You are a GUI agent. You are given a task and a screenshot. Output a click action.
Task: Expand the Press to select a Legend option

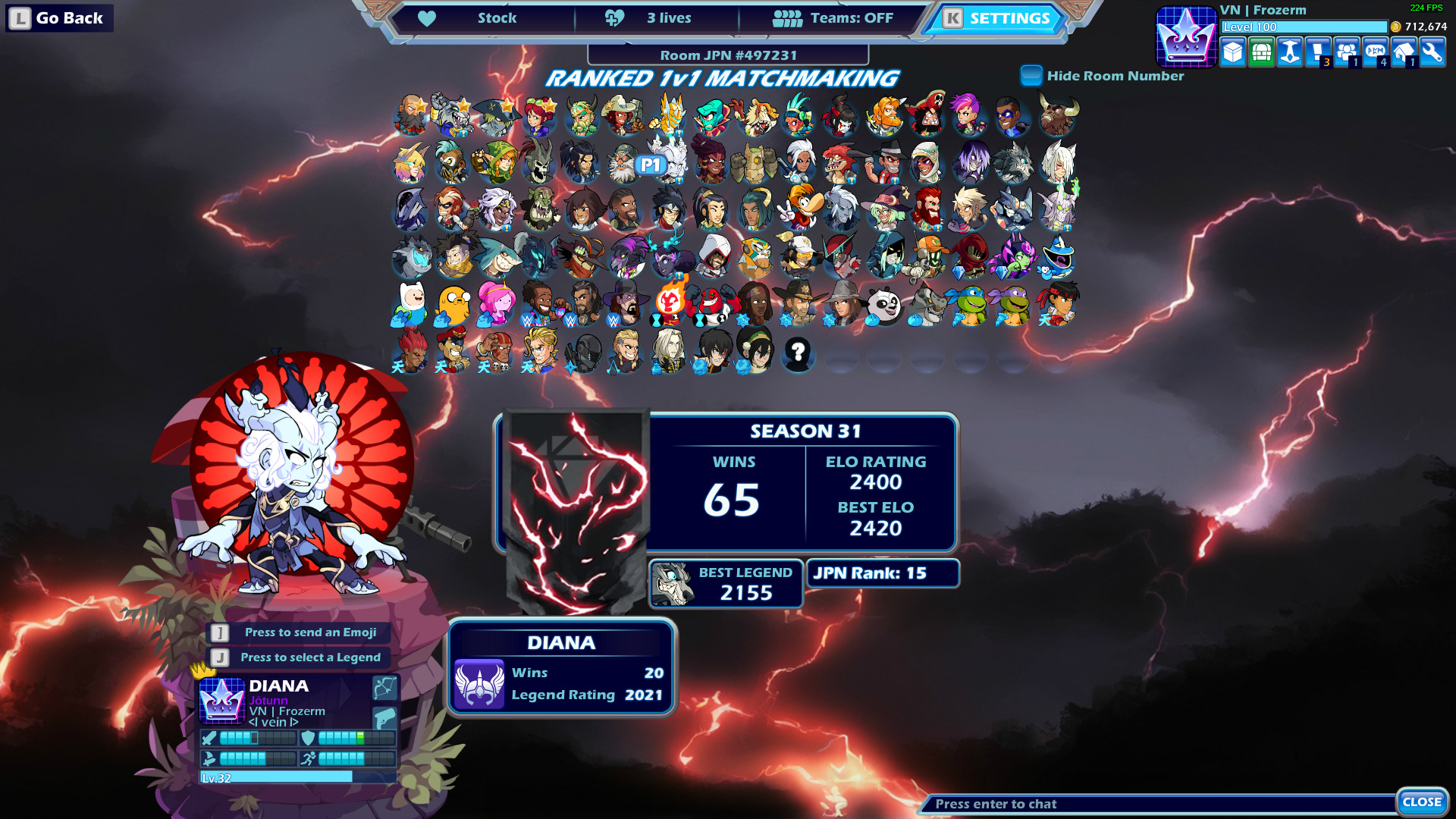click(300, 657)
